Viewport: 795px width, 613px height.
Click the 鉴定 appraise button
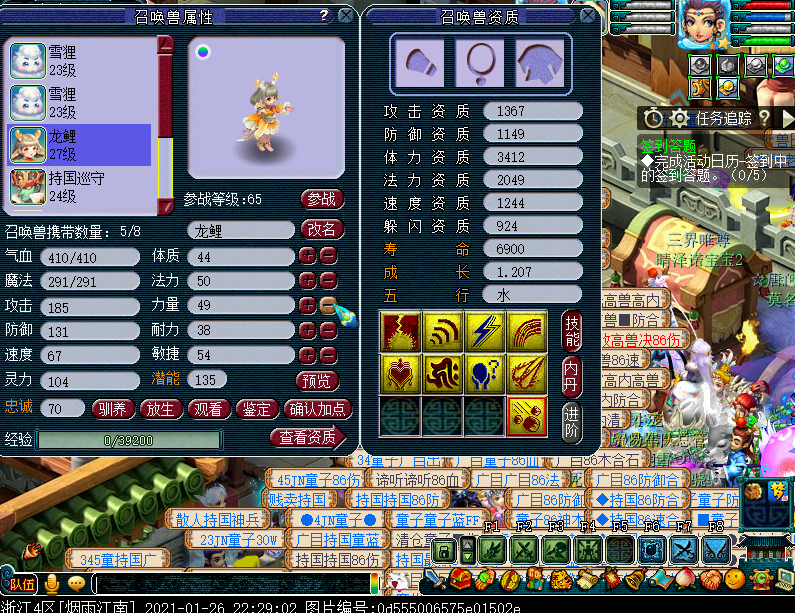(x=257, y=408)
